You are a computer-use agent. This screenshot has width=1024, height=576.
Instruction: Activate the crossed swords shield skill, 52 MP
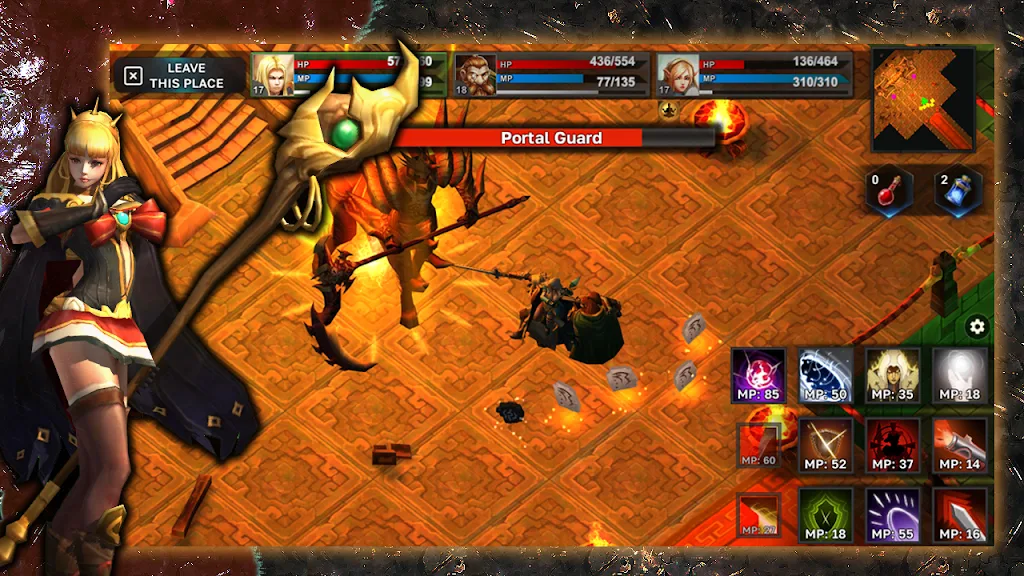point(825,445)
